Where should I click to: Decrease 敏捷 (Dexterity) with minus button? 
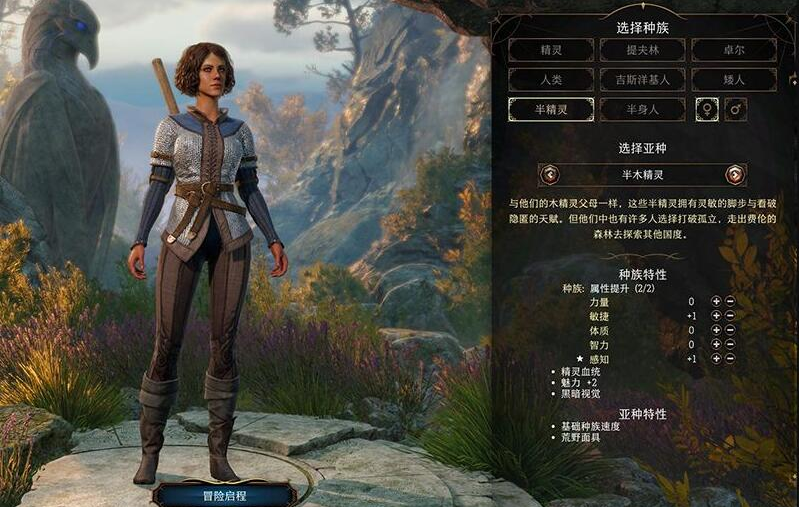[x=730, y=316]
